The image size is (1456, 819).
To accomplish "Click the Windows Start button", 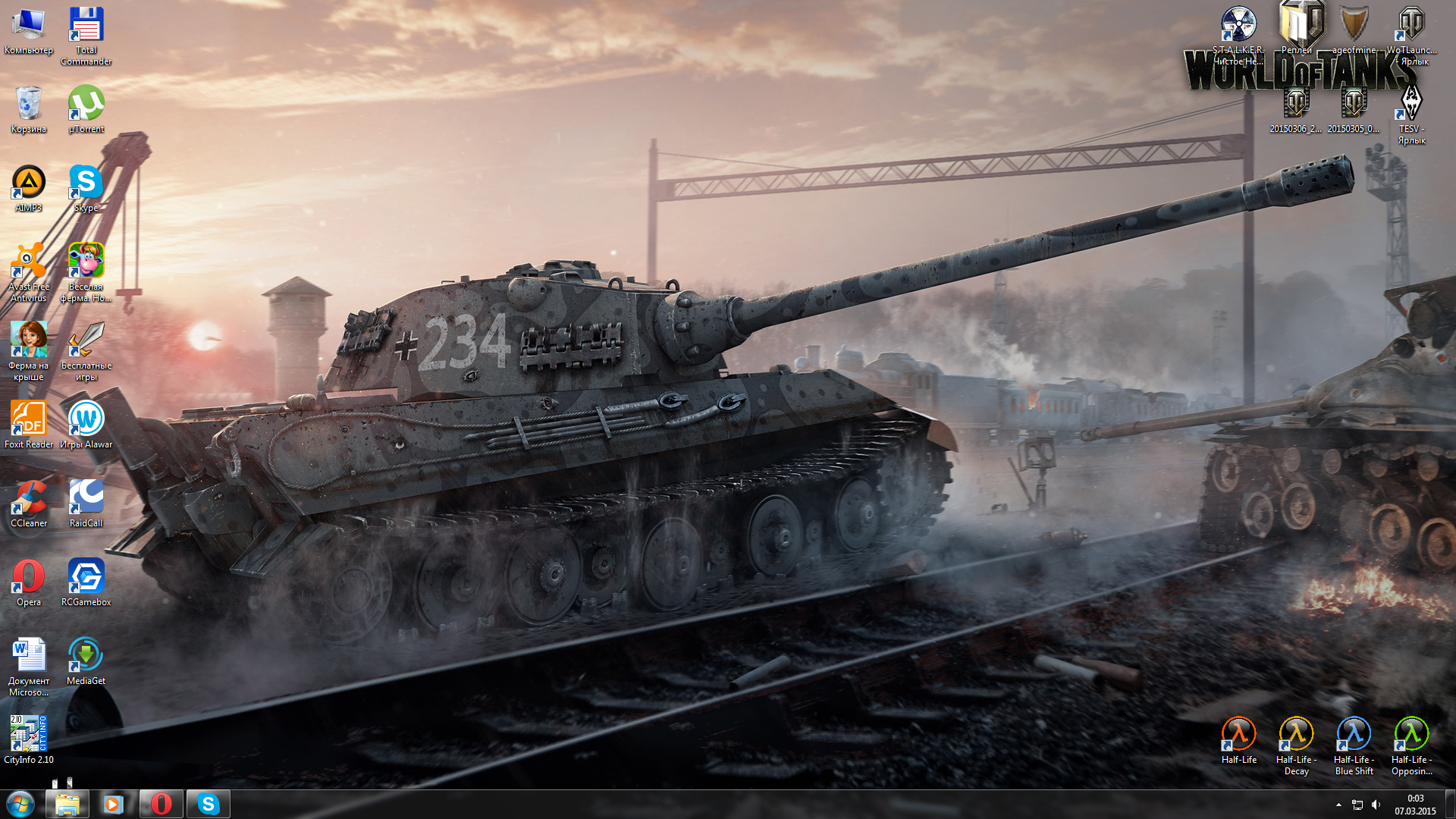I will 20,804.
